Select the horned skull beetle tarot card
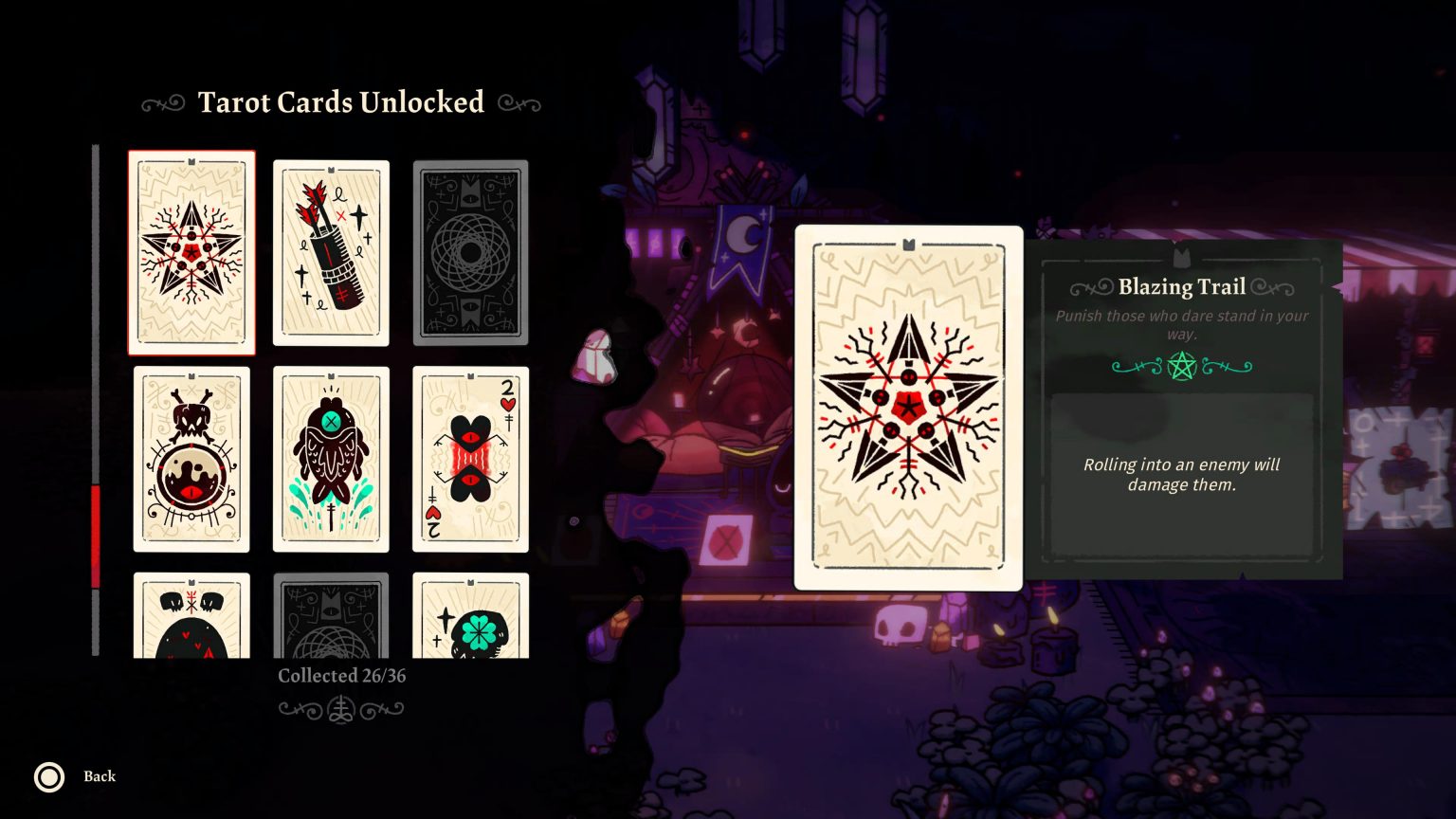The image size is (1456, 819). [191, 459]
